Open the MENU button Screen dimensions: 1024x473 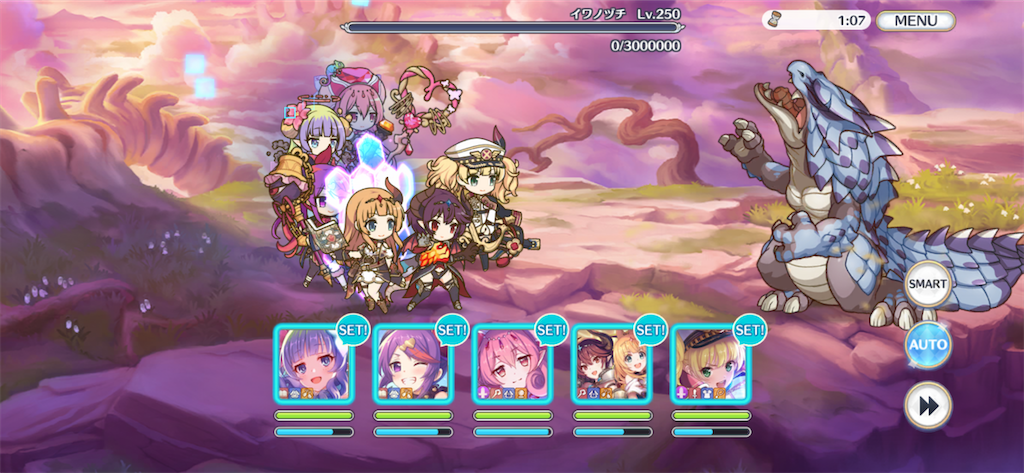pyautogui.click(x=915, y=20)
